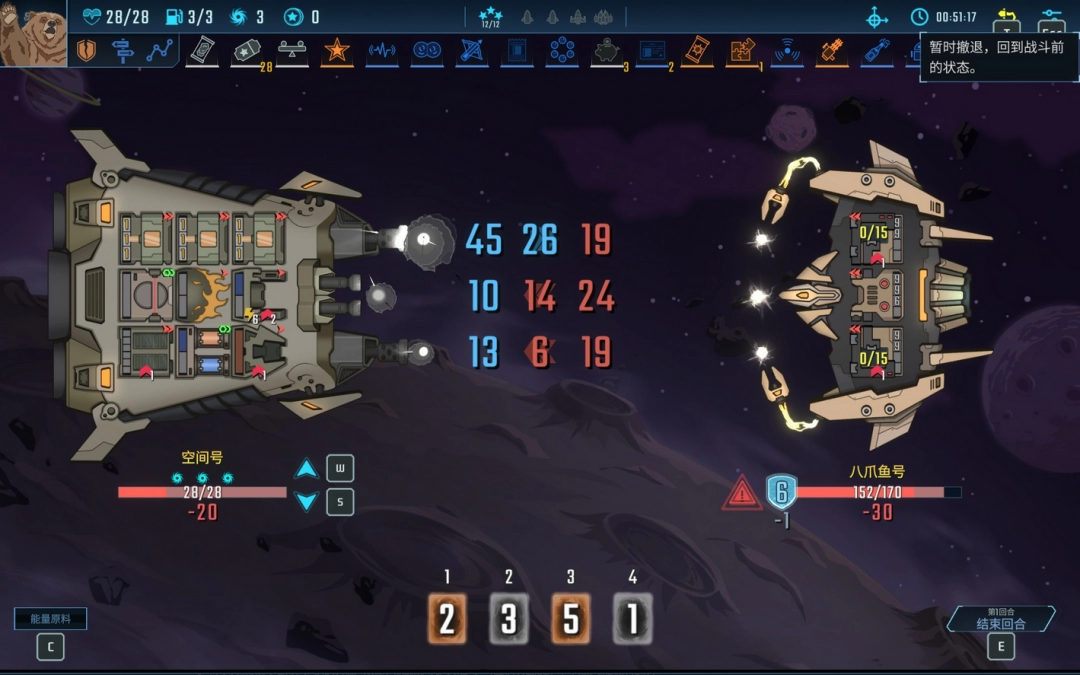Inspect the balance scale relic icon
Image resolution: width=1080 pixels, height=675 pixels.
point(292,50)
